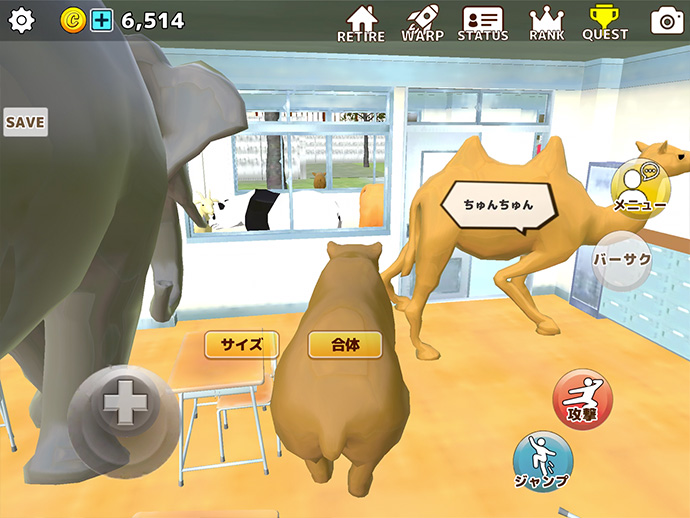The height and width of the screenshot is (518, 690).
Task: Select the 合体 combine button
Action: 345,345
